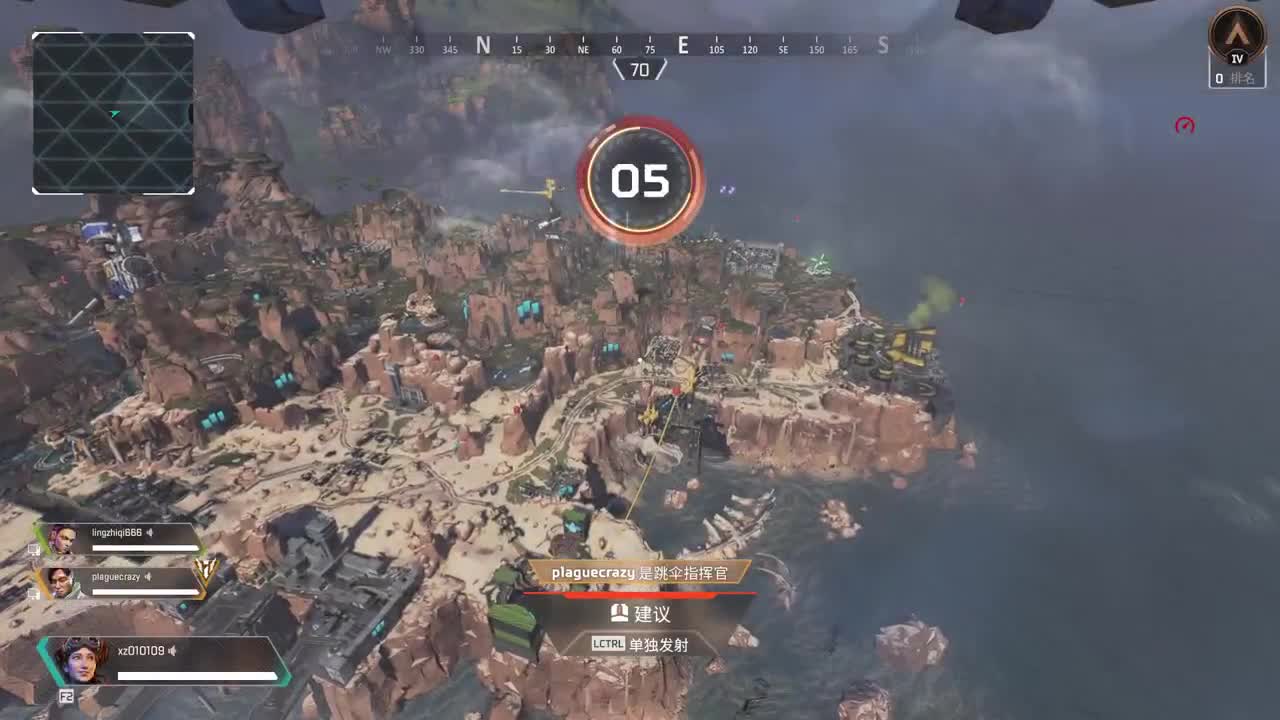This screenshot has height=720, width=1280.
Task: Toggle the jumpmaster banner for plaguecrazy
Action: click(640, 573)
